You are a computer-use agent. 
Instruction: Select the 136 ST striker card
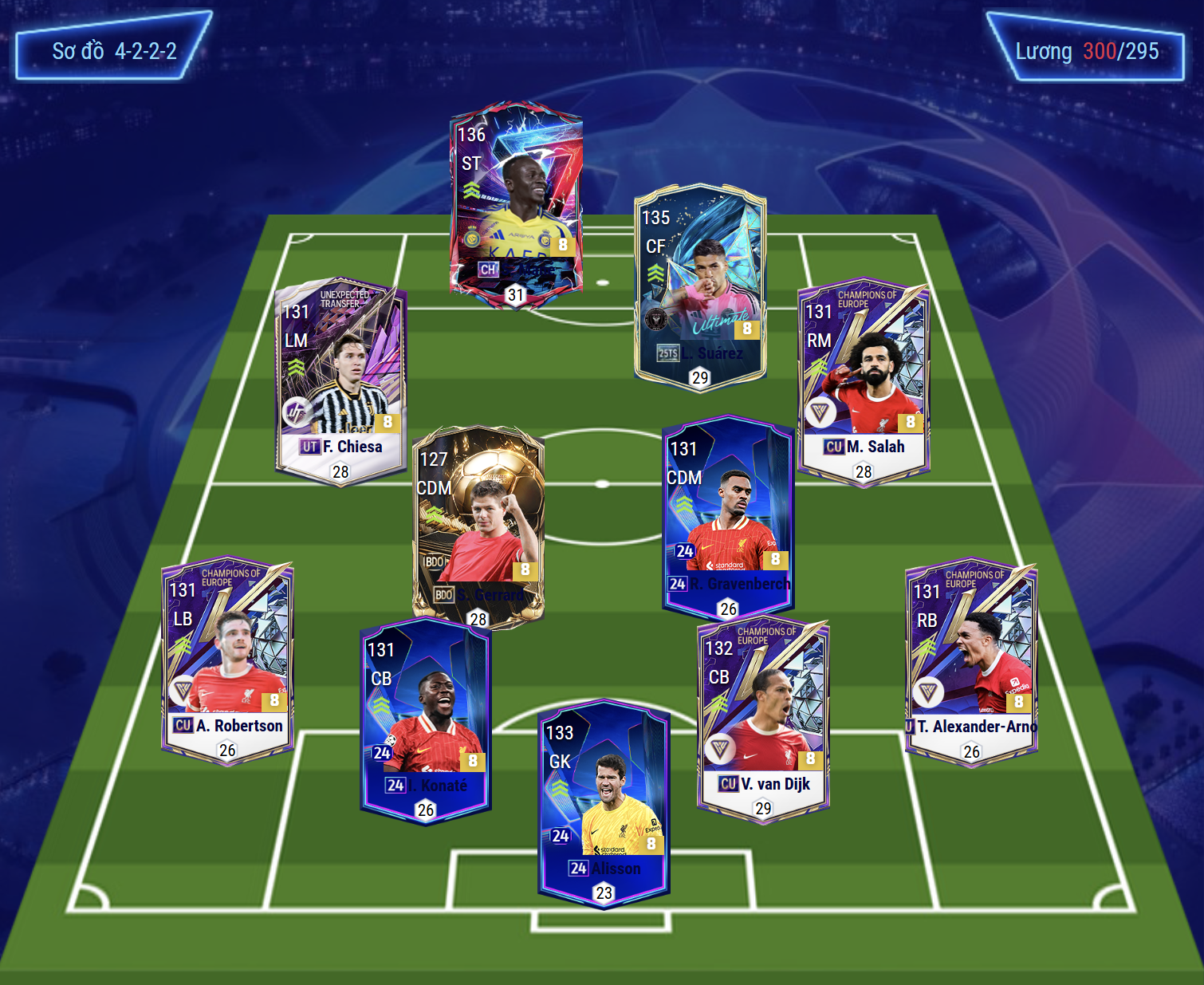pyautogui.click(x=516, y=203)
